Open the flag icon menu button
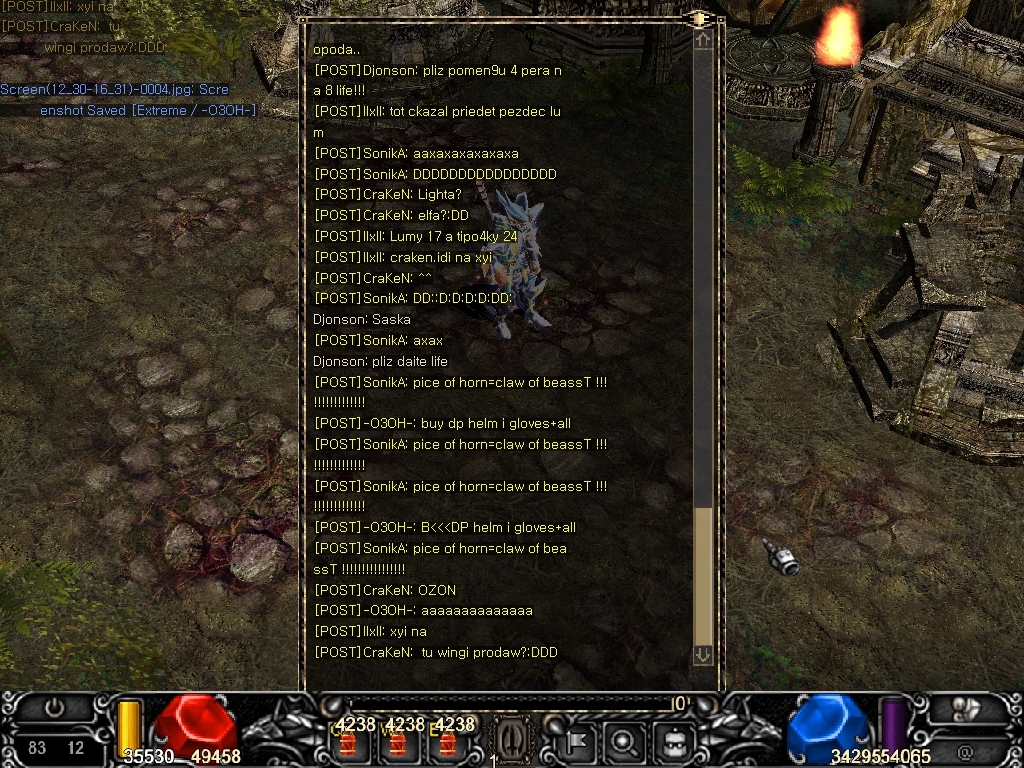 coord(577,742)
